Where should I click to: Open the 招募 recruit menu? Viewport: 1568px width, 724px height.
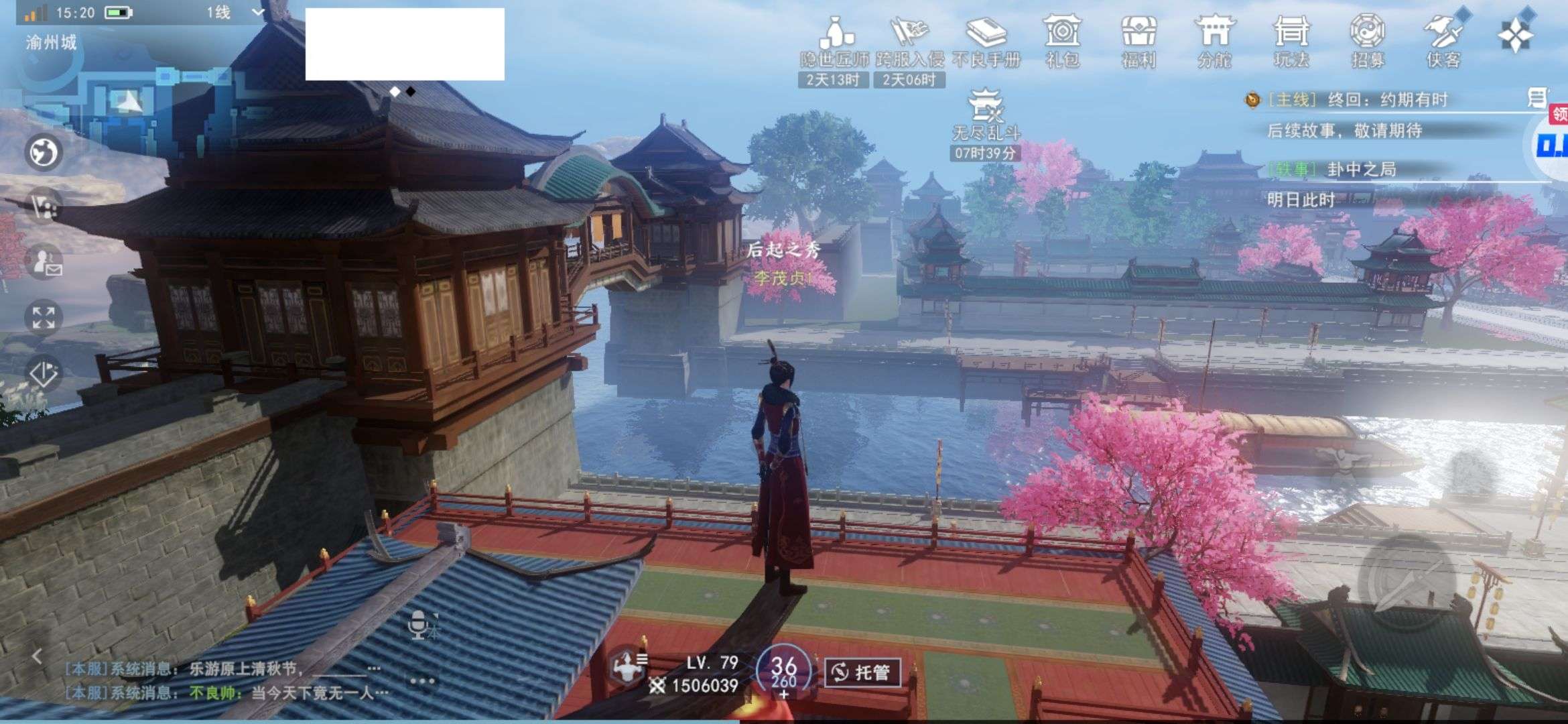(1368, 42)
